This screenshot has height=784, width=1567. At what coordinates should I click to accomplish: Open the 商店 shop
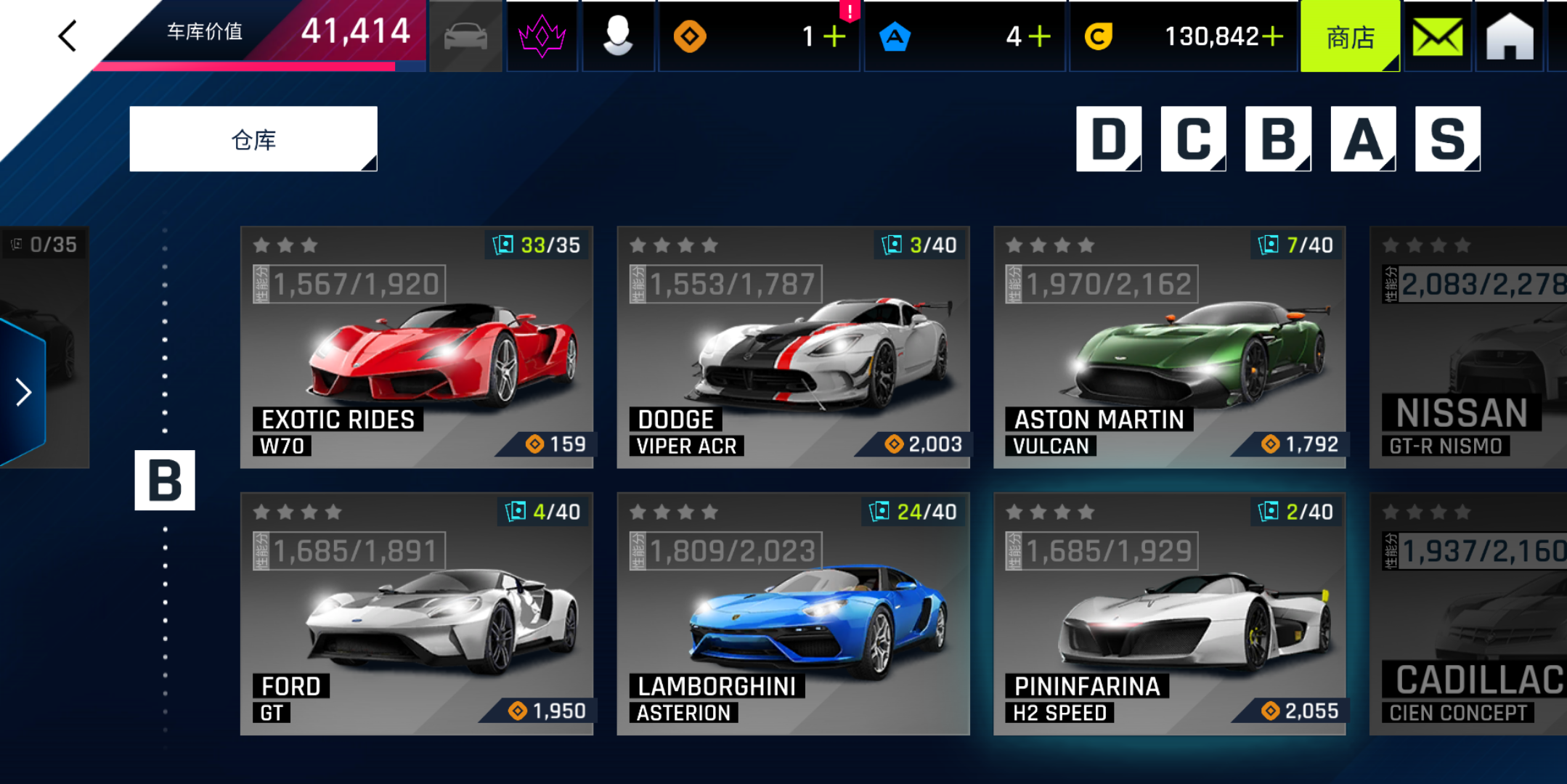[x=1349, y=36]
